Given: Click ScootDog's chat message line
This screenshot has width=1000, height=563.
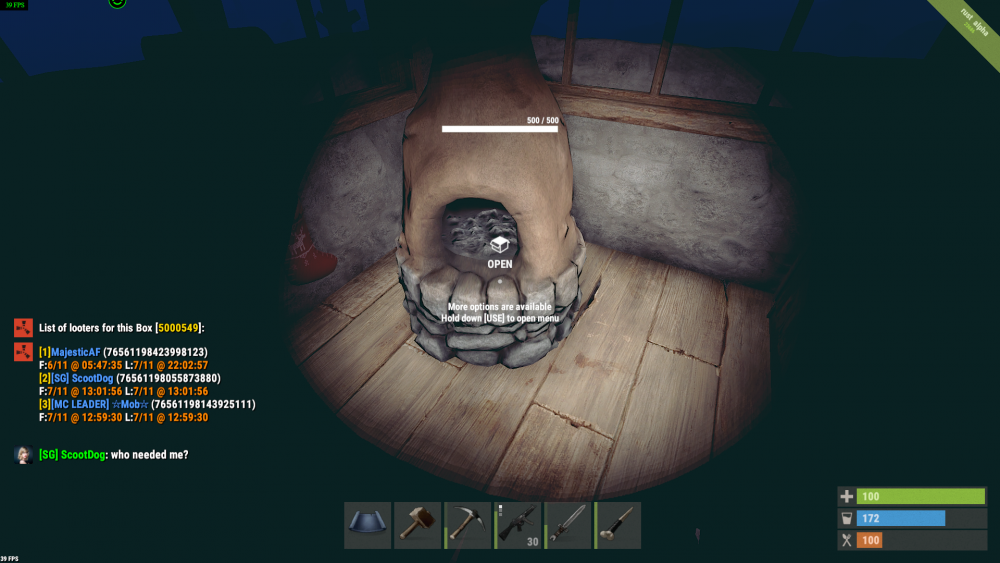Looking at the screenshot, I should (x=113, y=455).
